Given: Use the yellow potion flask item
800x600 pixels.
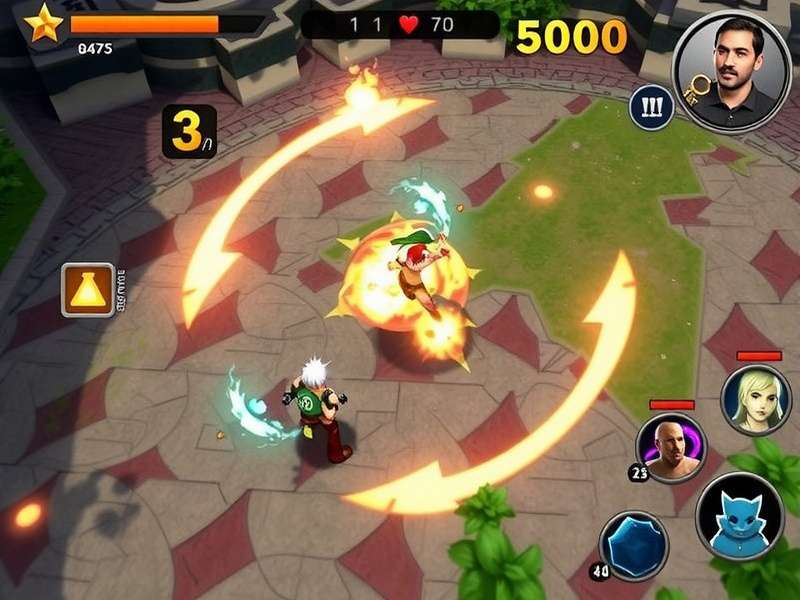Looking at the screenshot, I should click(88, 290).
